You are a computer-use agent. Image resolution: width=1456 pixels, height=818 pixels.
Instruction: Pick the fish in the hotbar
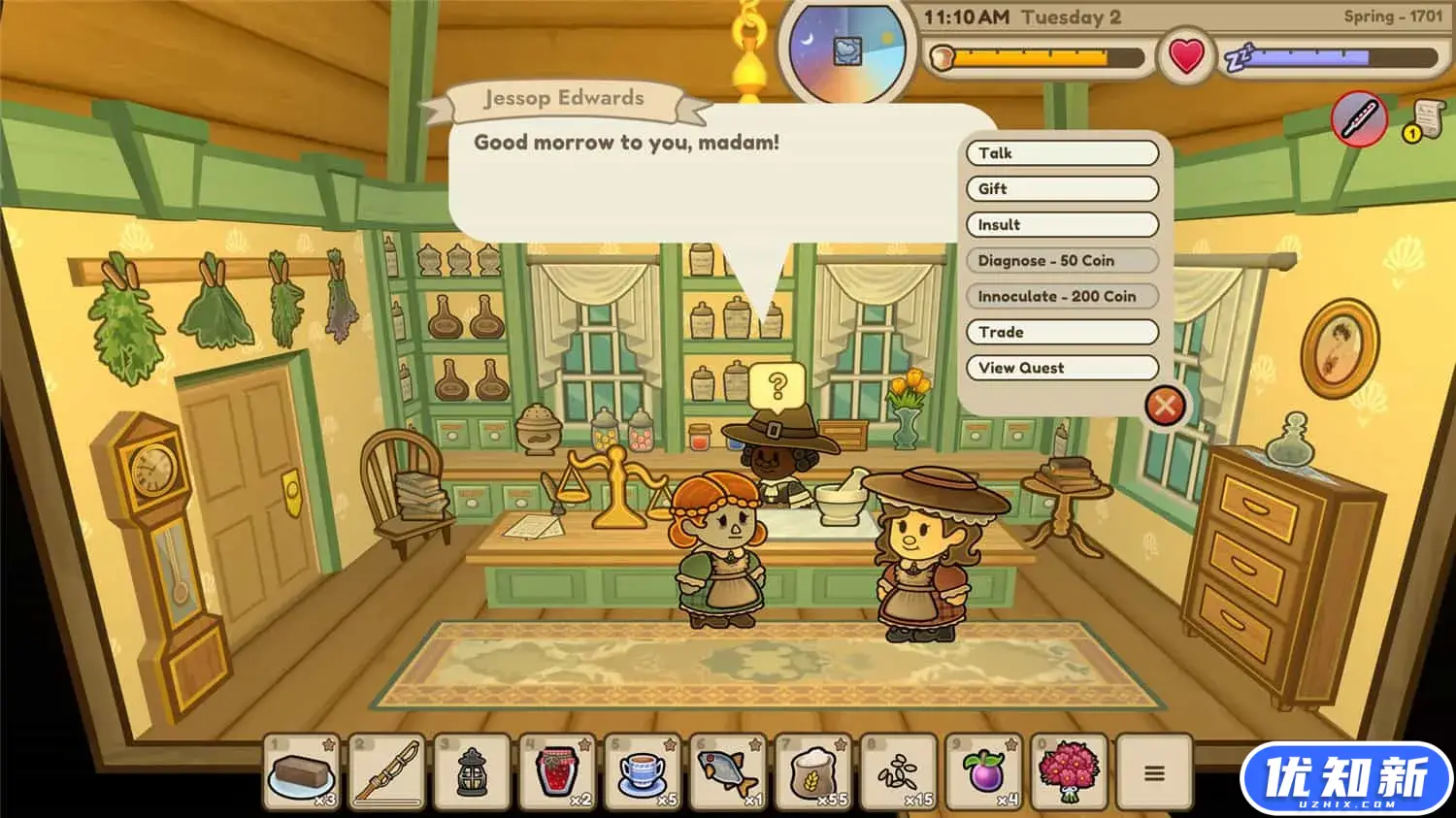coord(728,772)
